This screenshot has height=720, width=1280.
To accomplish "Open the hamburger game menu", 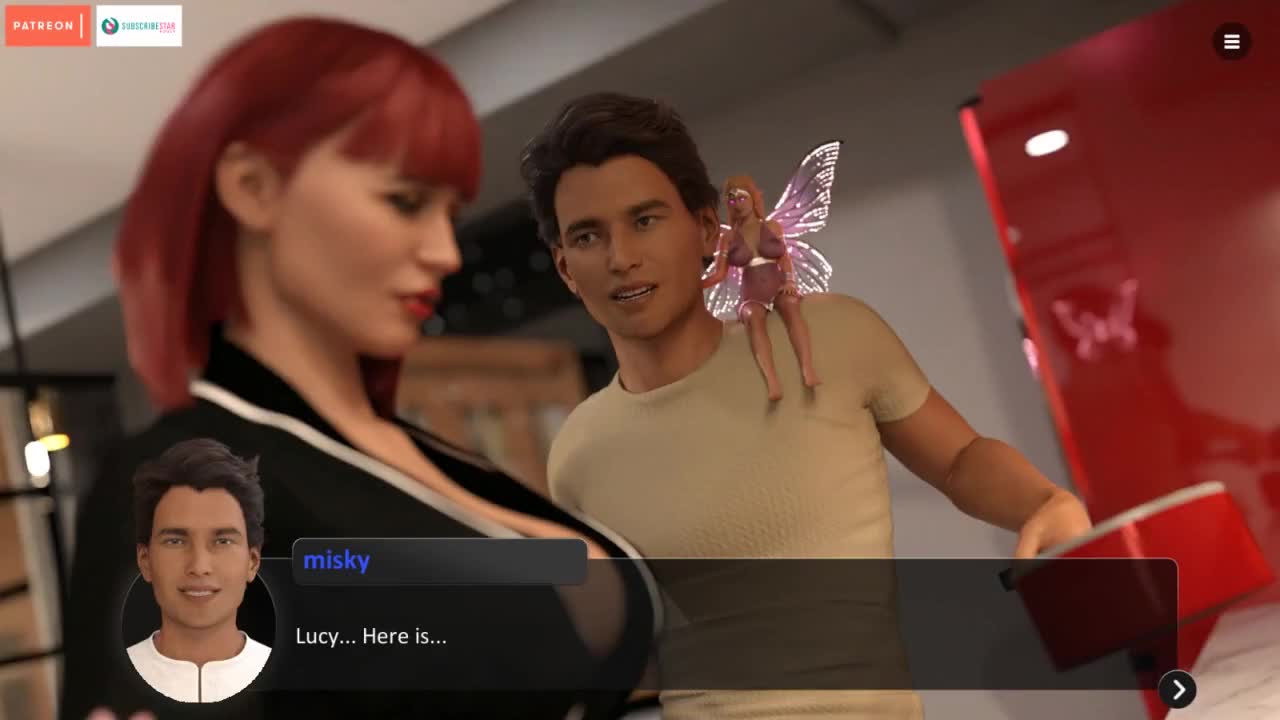I will pos(1231,42).
